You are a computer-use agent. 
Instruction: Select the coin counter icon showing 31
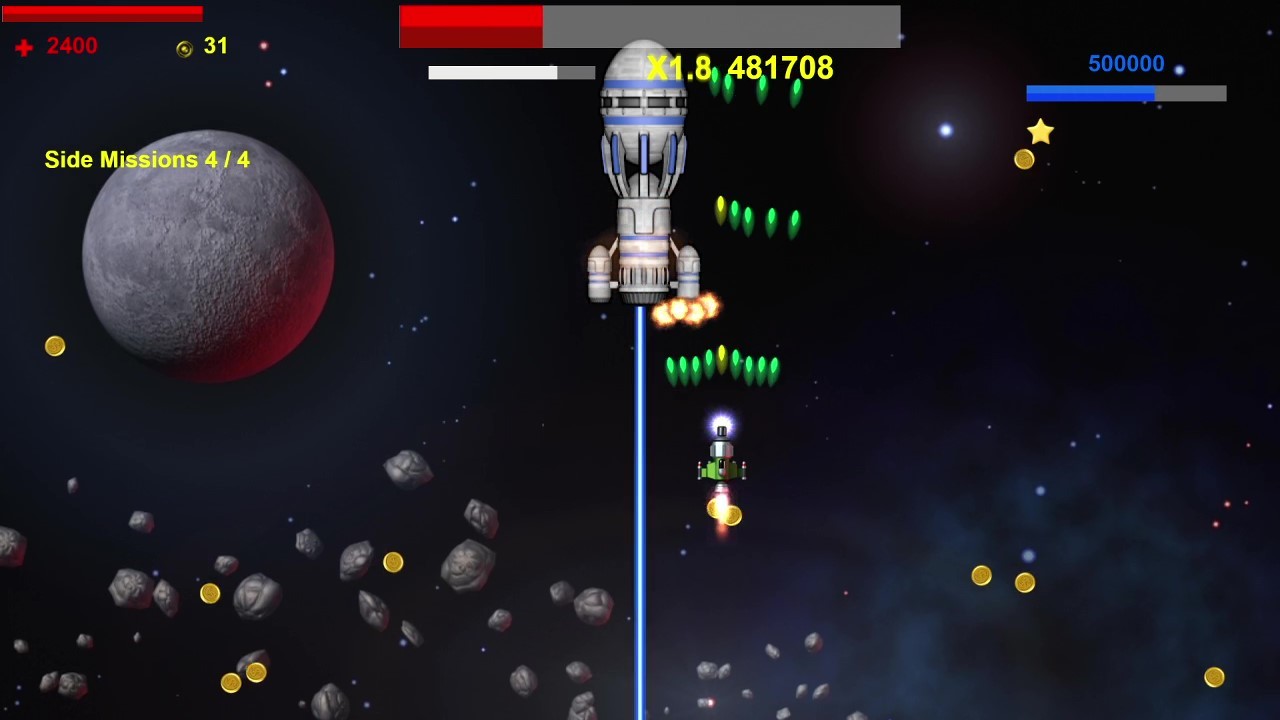tap(183, 48)
